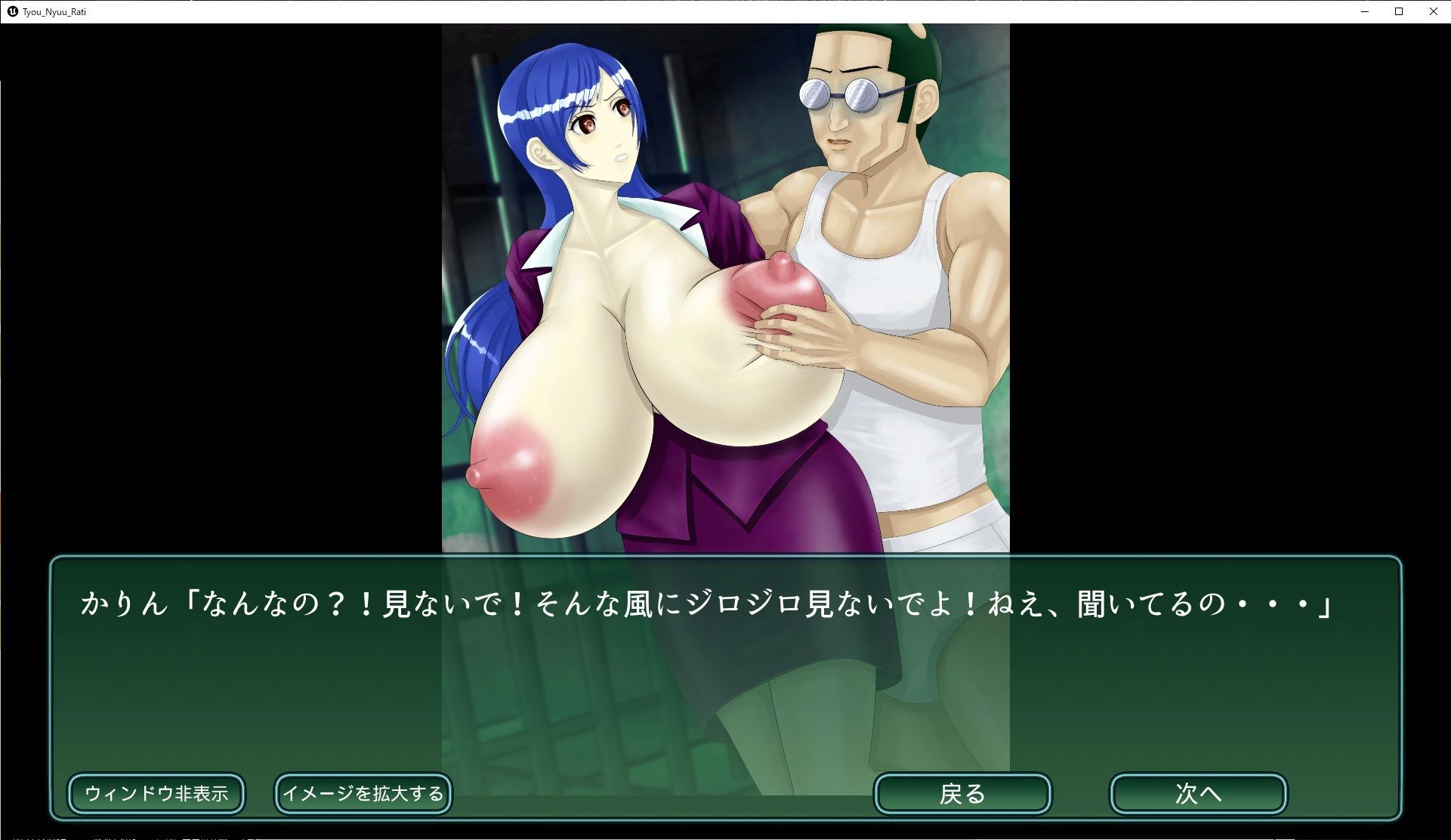1451x840 pixels.
Task: Minimize the game window
Action: (1365, 11)
